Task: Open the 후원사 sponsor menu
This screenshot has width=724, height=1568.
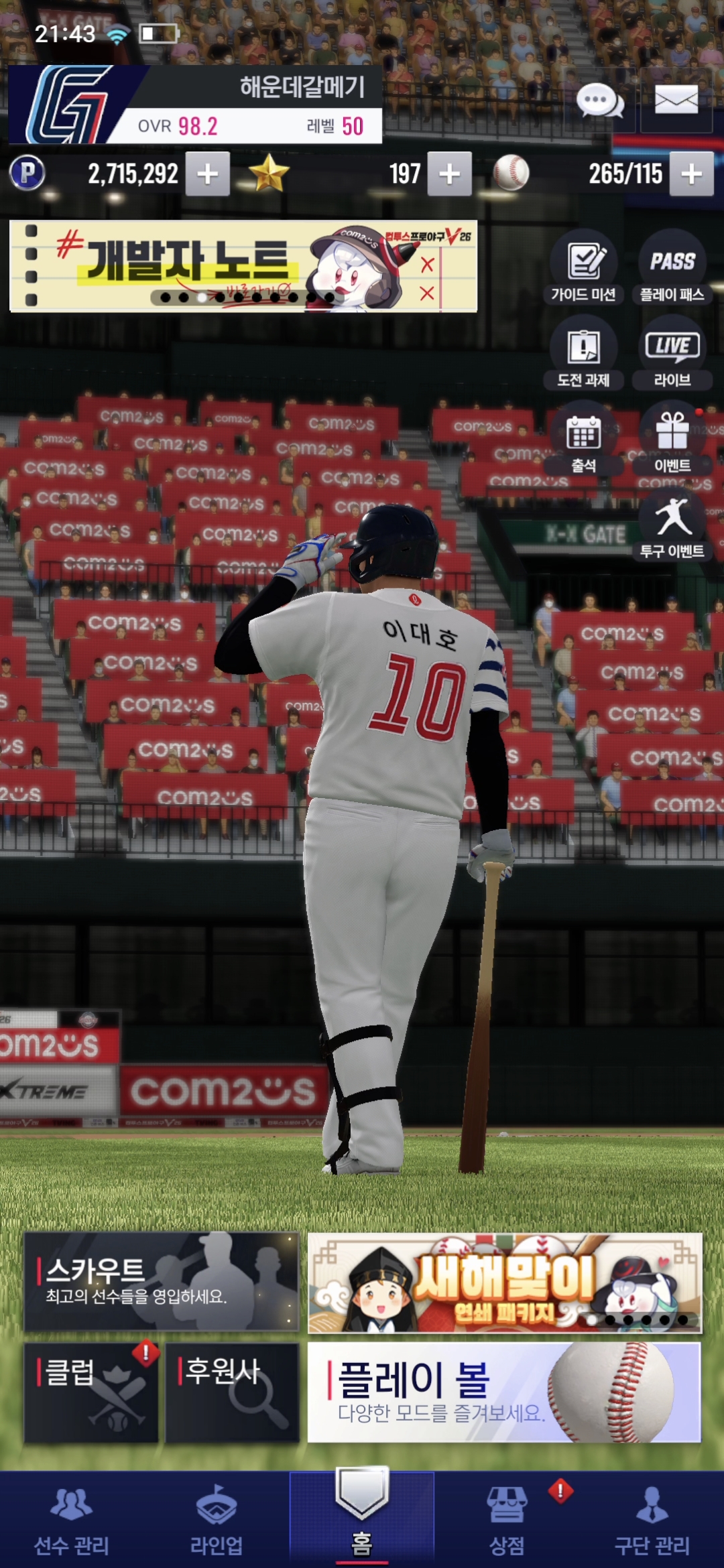Action: [x=232, y=1392]
